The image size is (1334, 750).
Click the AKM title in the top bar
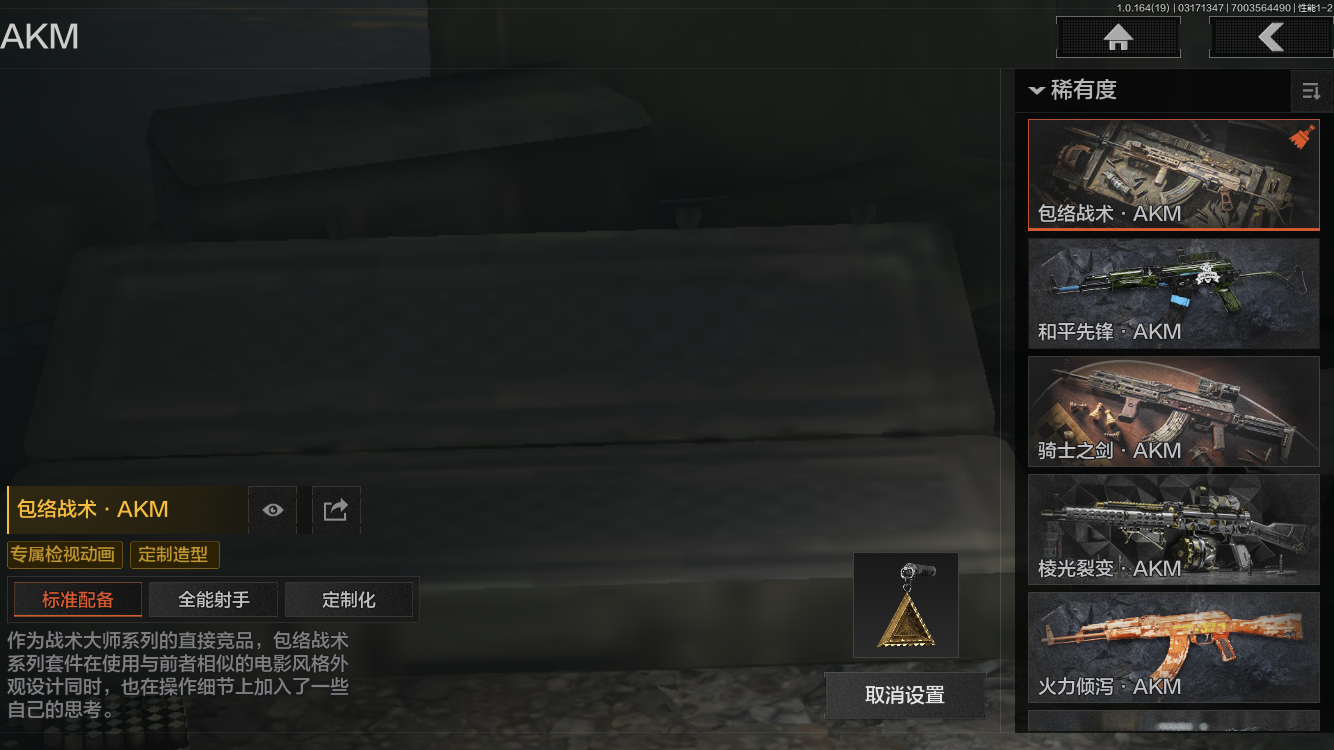click(39, 36)
